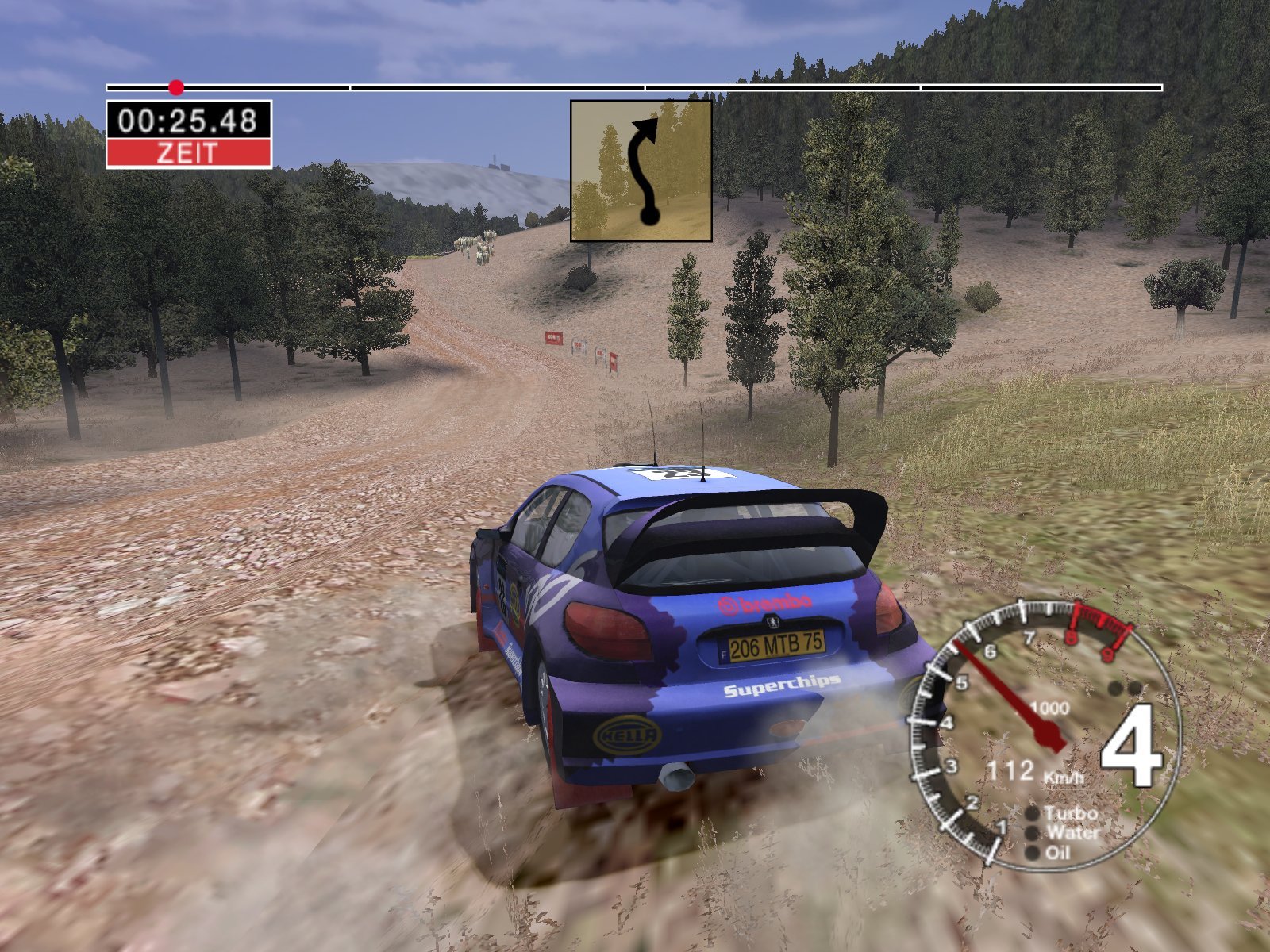
Task: Select the Water warning light
Action: click(x=1032, y=833)
